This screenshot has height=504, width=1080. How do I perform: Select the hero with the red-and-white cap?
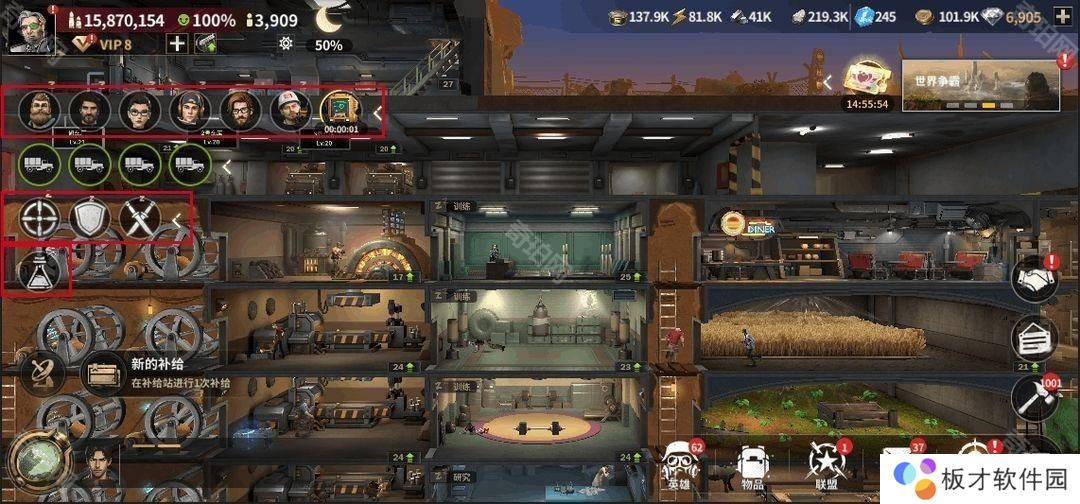[x=290, y=110]
